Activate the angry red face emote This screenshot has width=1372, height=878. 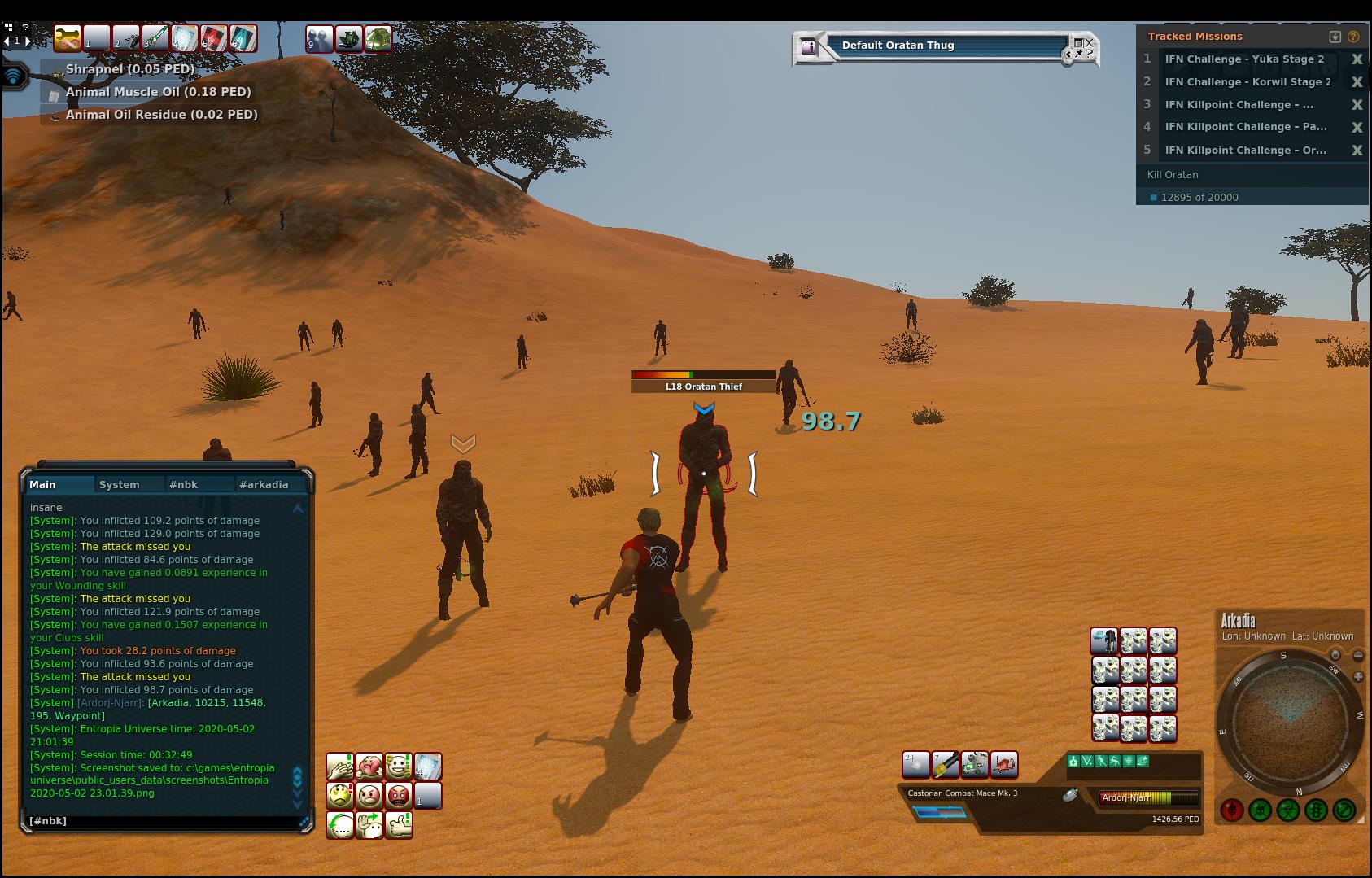[x=399, y=795]
